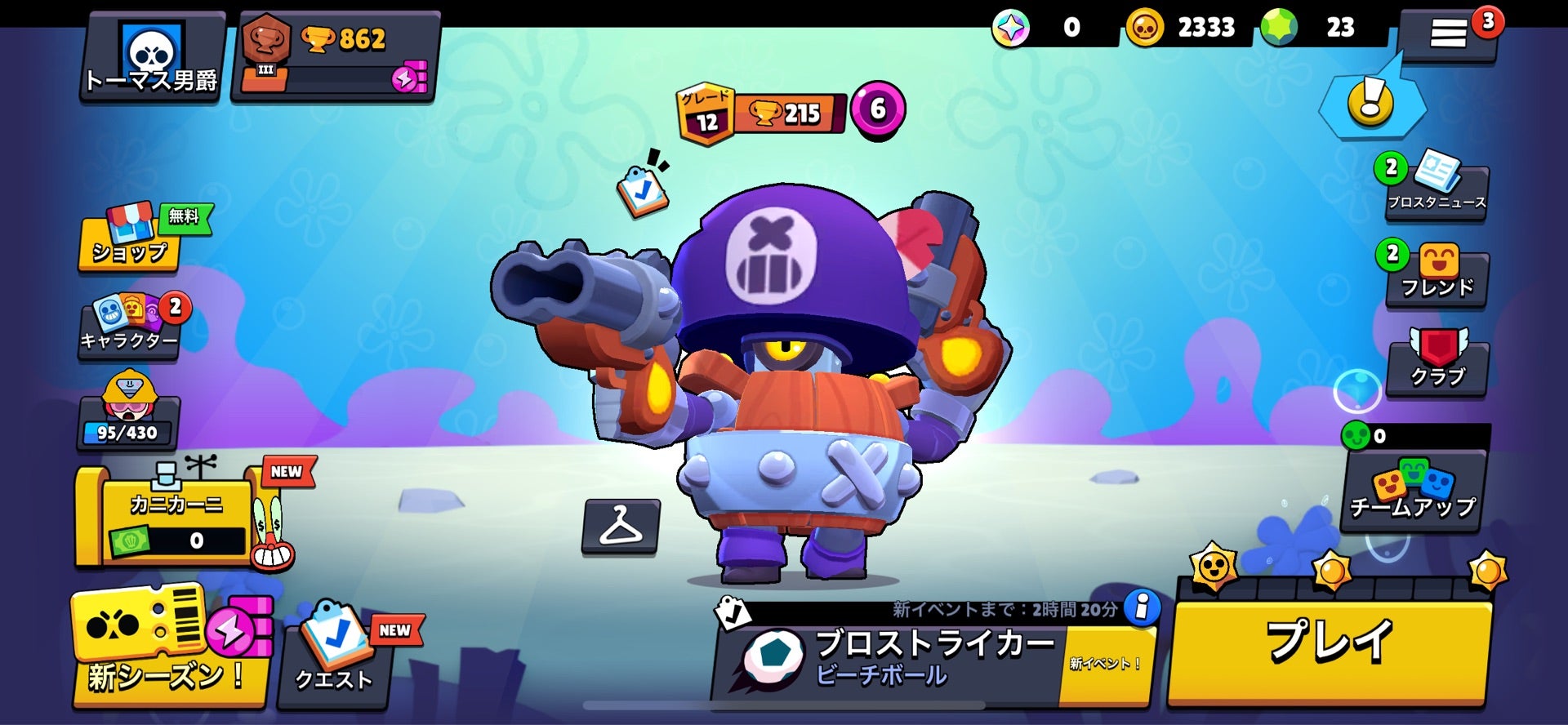Click the yellow exclamation notification bubble
1568x725 pixels.
pos(1371,103)
